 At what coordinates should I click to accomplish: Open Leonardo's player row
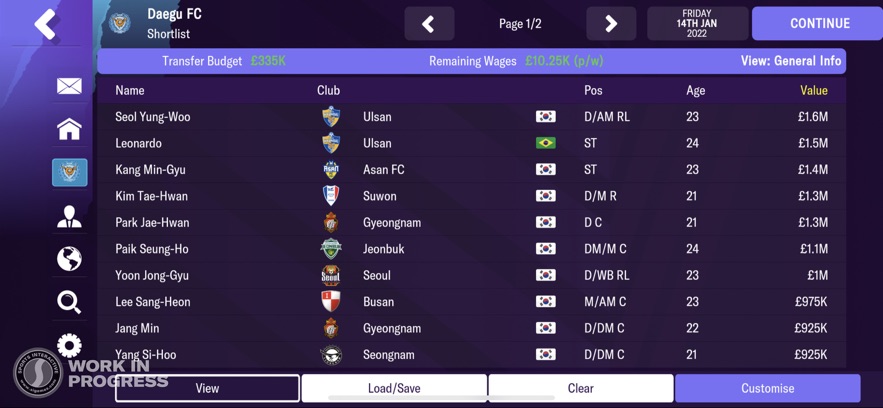[139, 143]
